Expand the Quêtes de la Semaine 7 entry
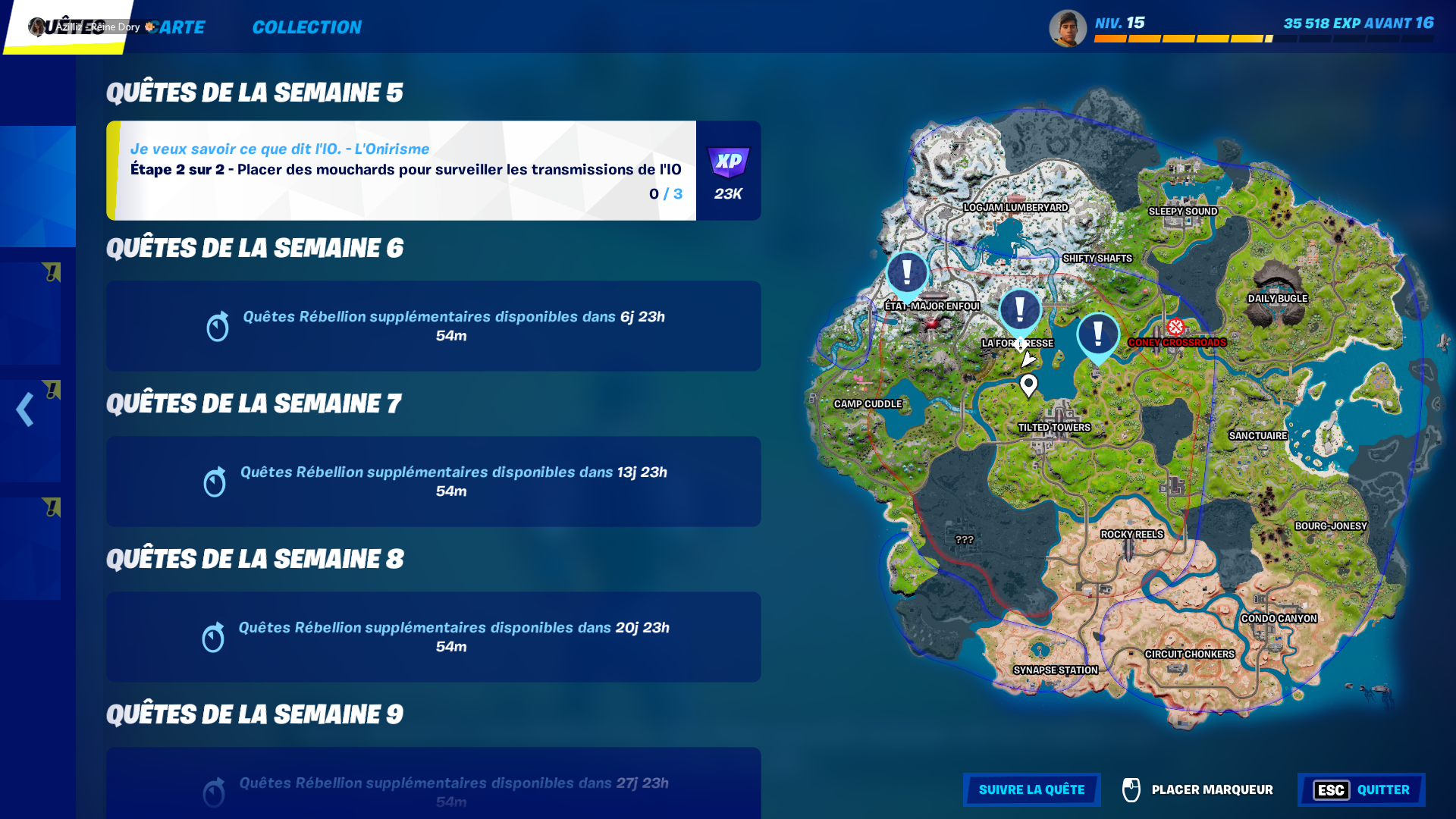 (x=433, y=482)
